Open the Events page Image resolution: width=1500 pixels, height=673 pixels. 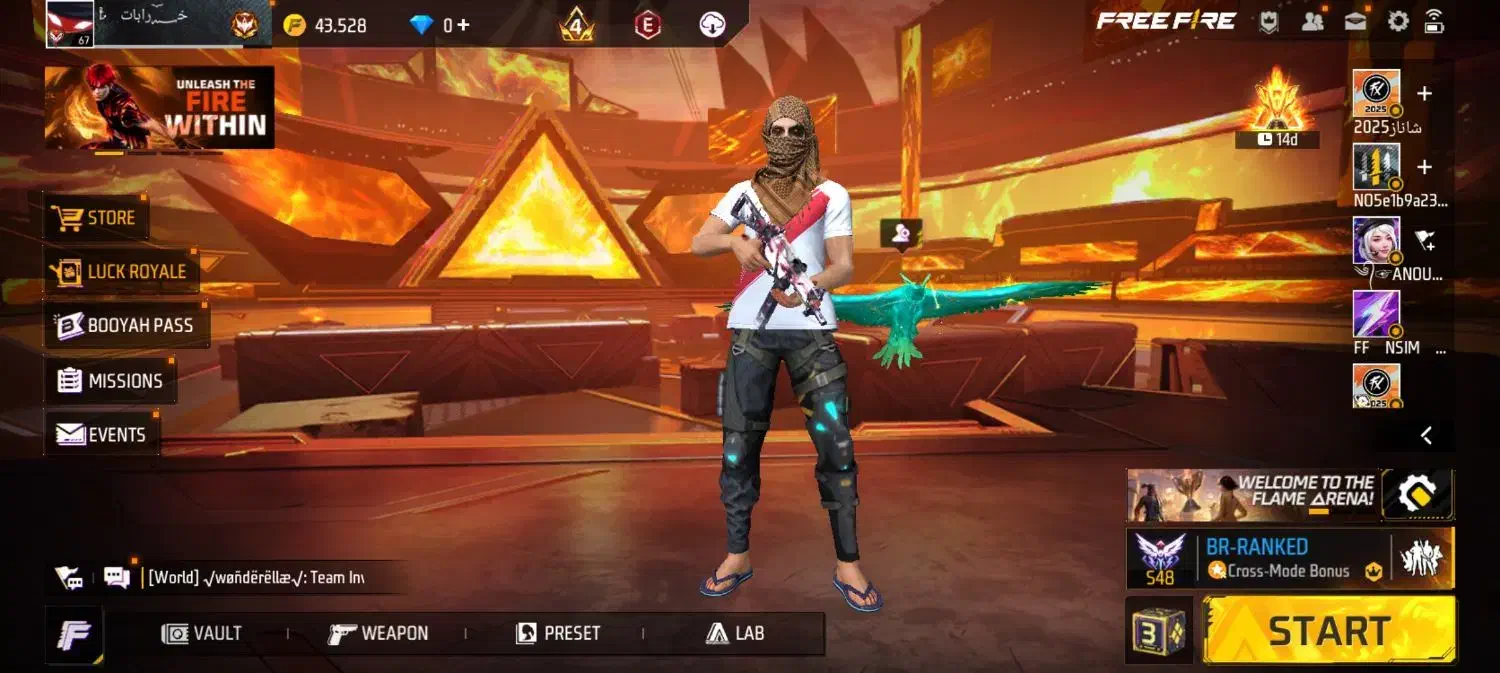(102, 435)
